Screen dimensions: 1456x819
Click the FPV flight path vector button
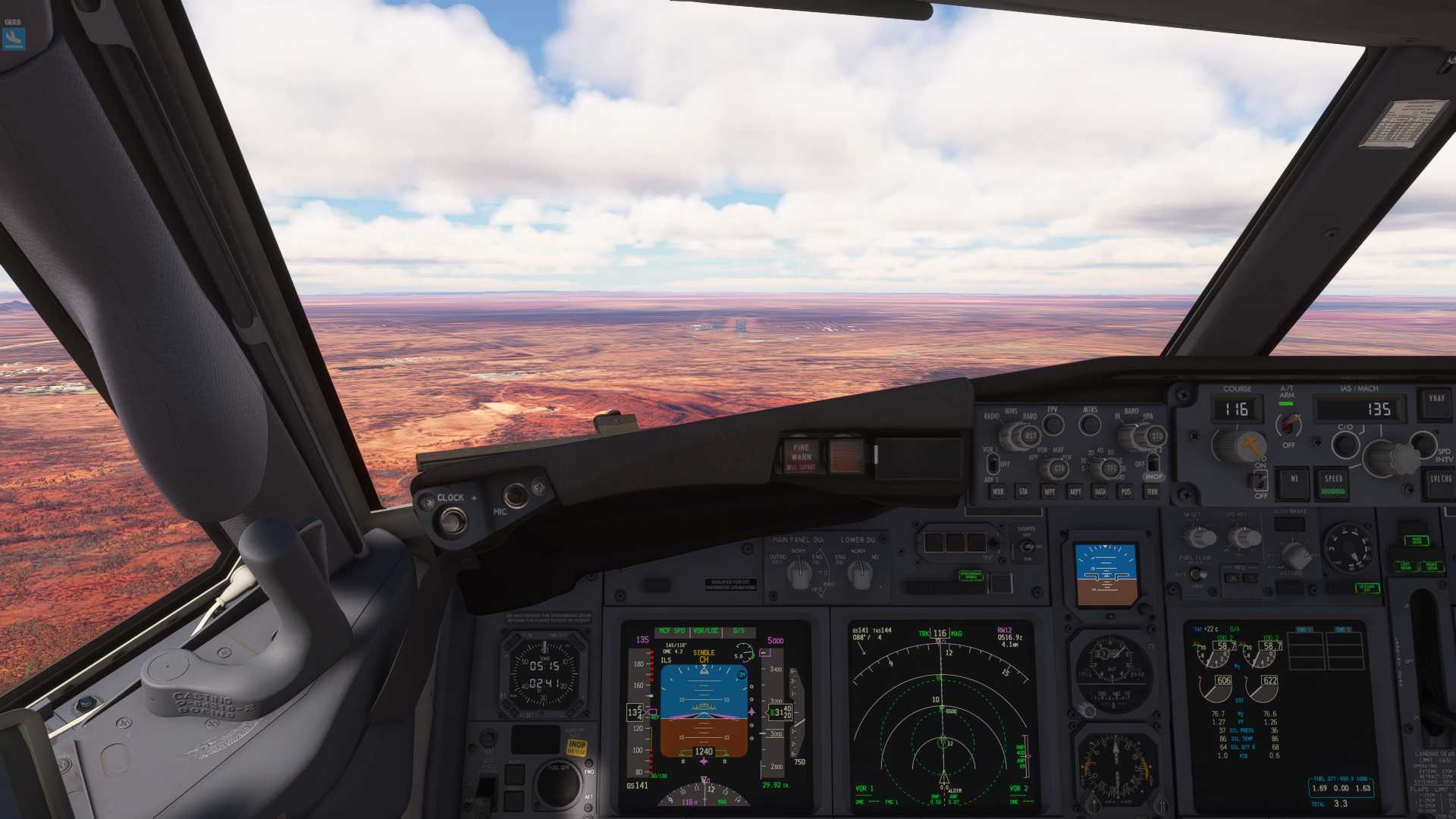[x=1053, y=425]
